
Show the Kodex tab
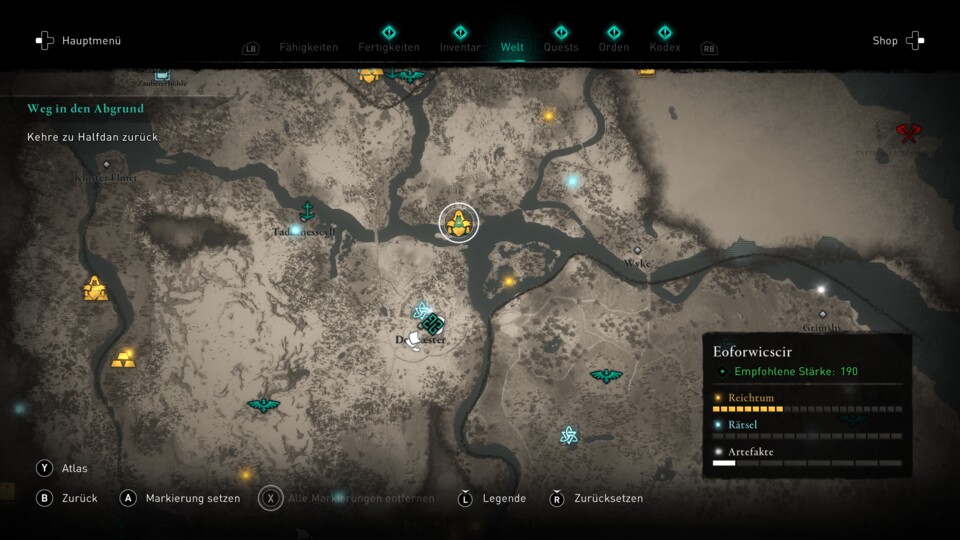(x=664, y=47)
